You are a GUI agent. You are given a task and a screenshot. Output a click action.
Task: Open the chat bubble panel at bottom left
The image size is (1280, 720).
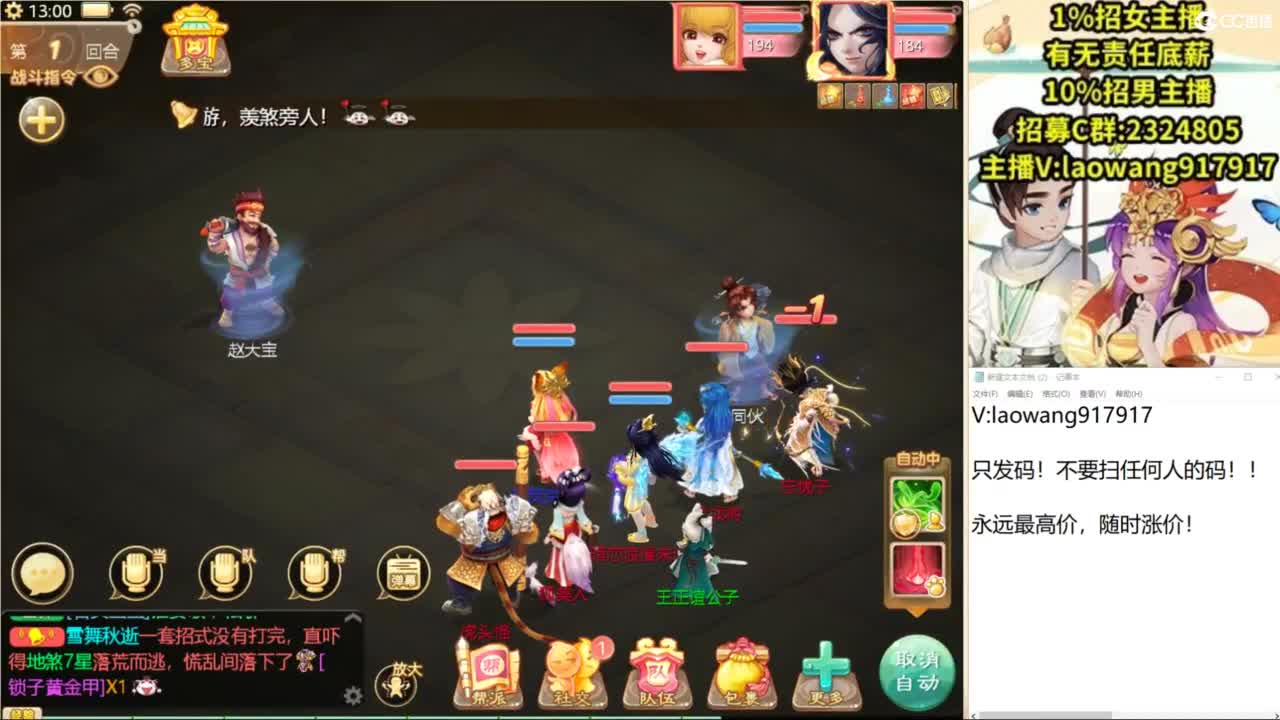[42, 574]
